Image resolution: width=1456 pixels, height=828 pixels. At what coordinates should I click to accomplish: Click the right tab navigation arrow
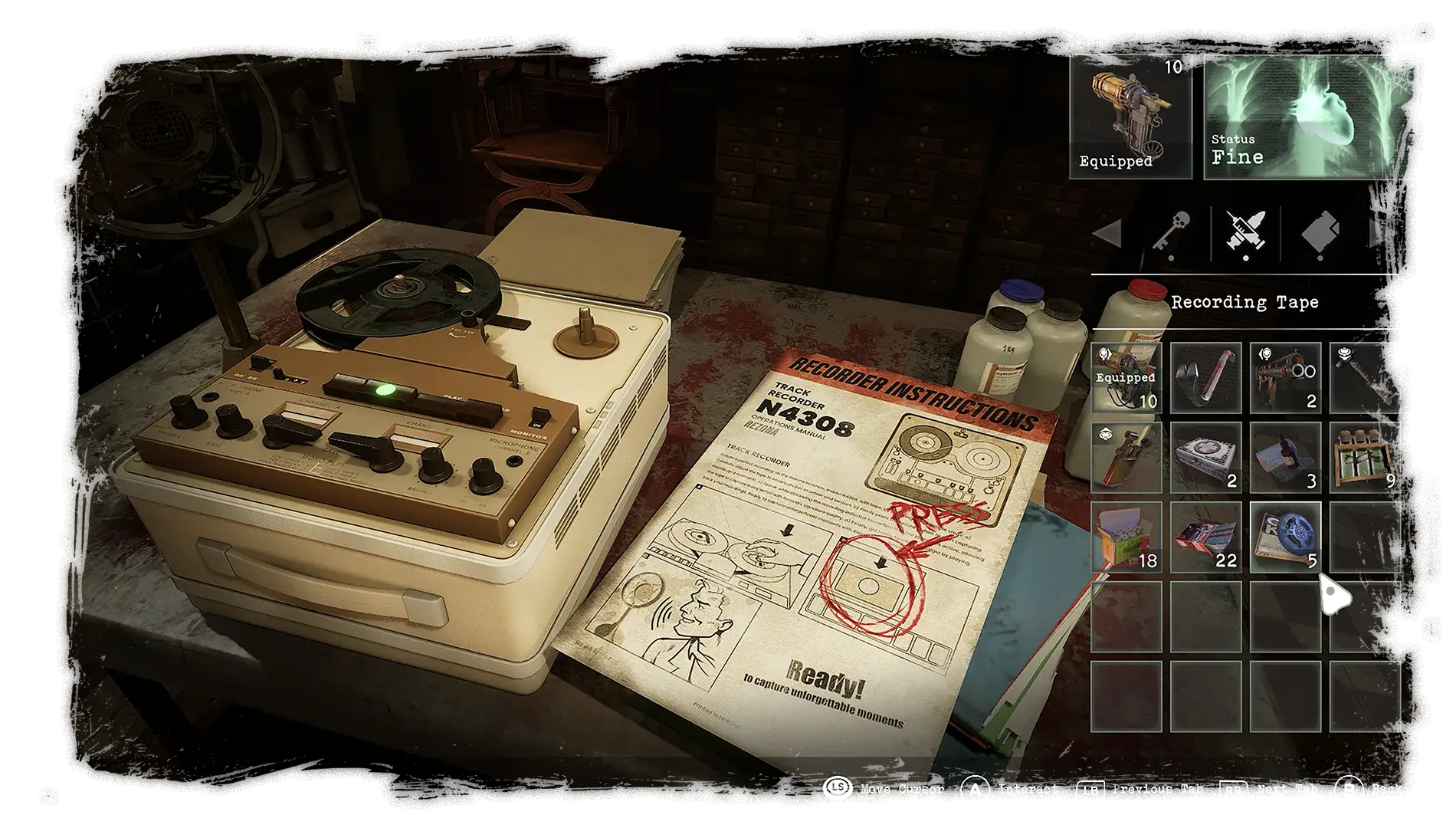coord(1382,233)
